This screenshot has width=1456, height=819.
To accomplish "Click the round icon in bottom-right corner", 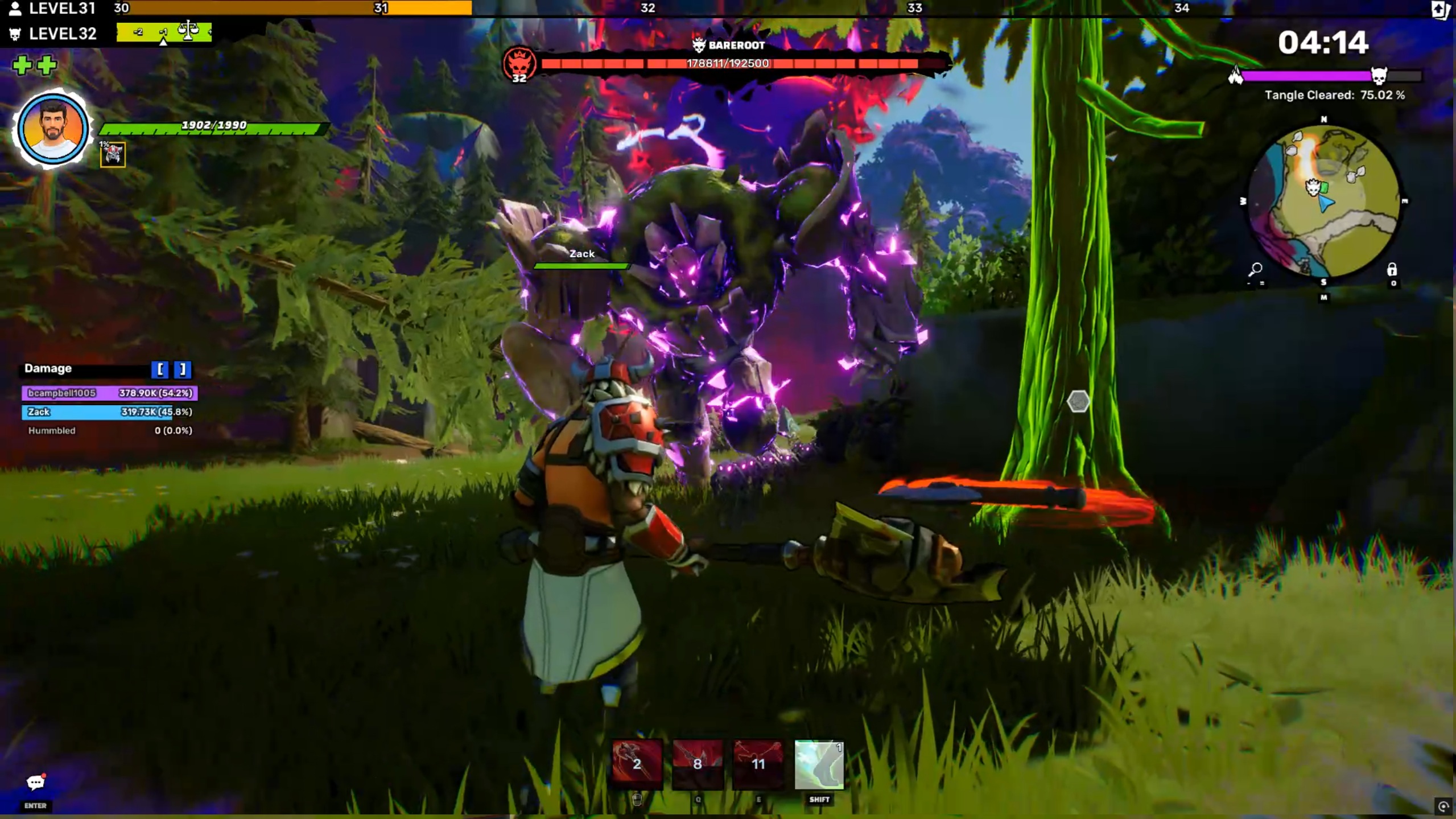I will tap(1443, 806).
